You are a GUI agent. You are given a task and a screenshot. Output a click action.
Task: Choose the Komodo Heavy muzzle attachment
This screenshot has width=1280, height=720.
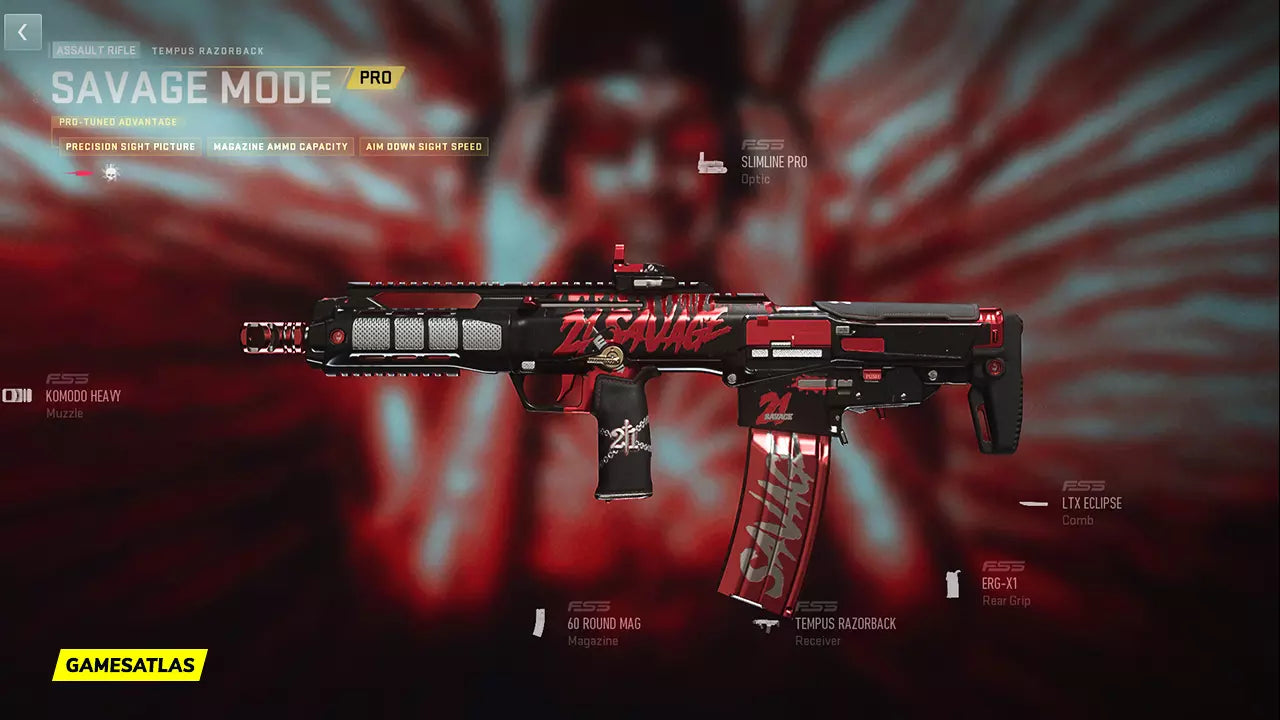point(83,396)
